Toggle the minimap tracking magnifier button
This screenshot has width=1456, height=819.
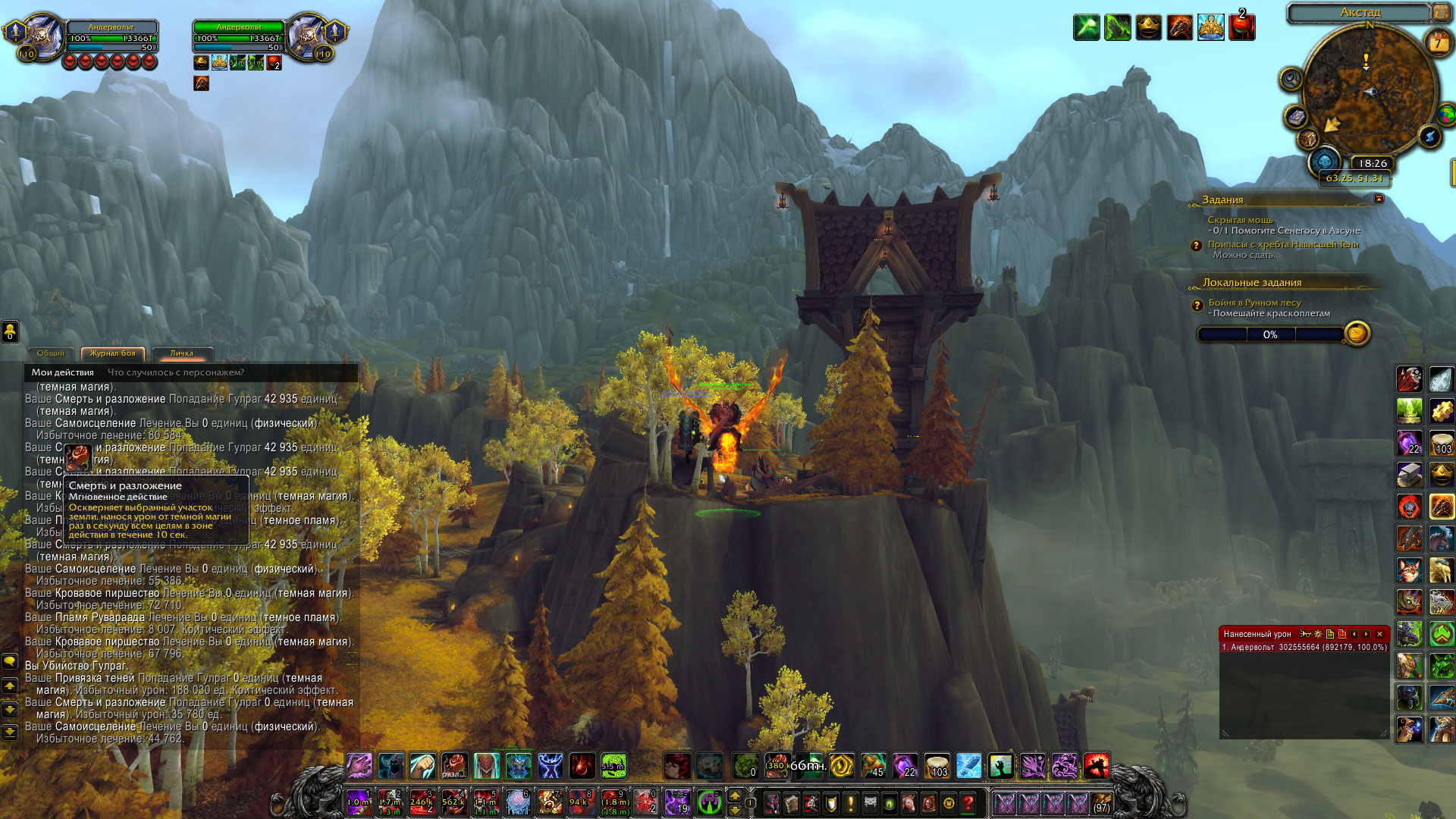(x=1290, y=78)
